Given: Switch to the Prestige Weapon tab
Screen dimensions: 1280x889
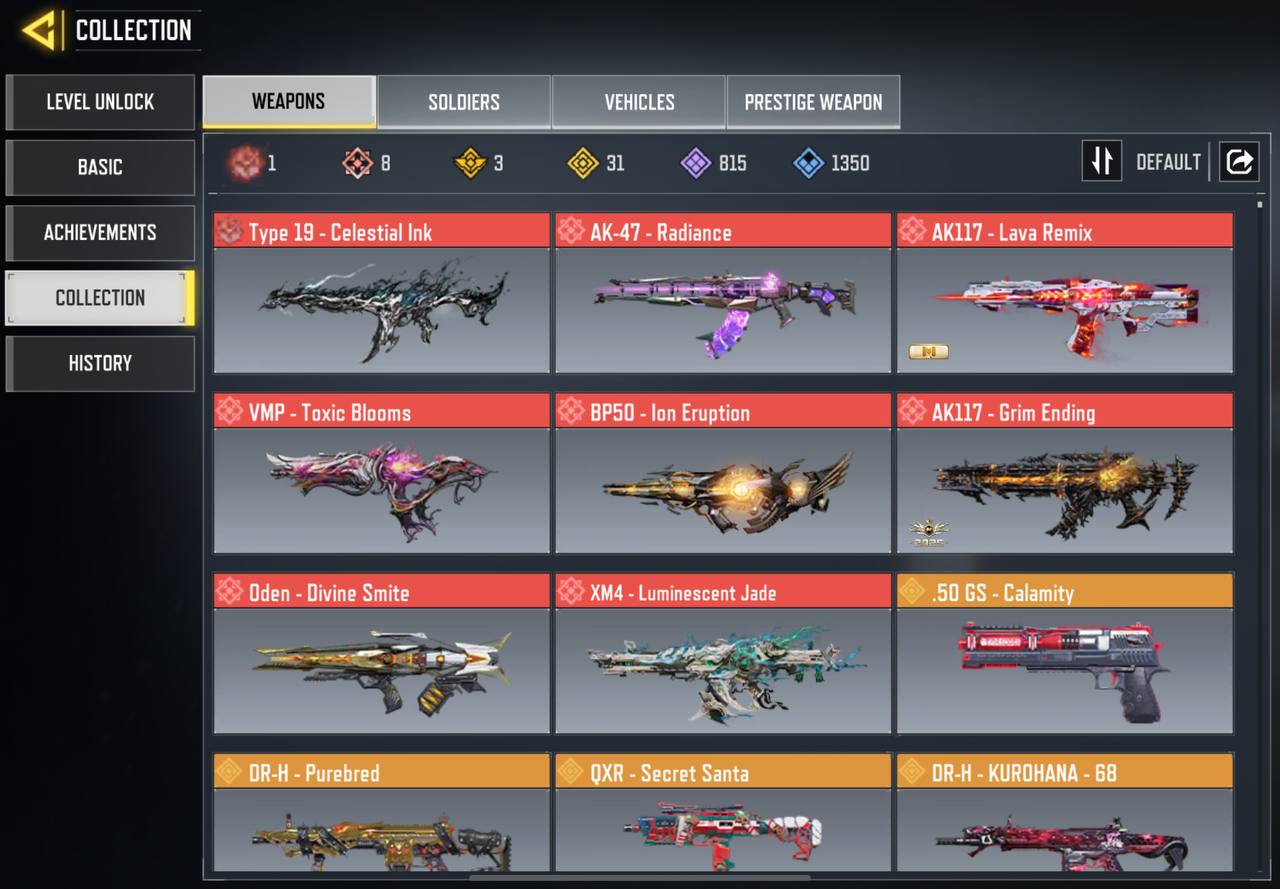Looking at the screenshot, I should 813,102.
